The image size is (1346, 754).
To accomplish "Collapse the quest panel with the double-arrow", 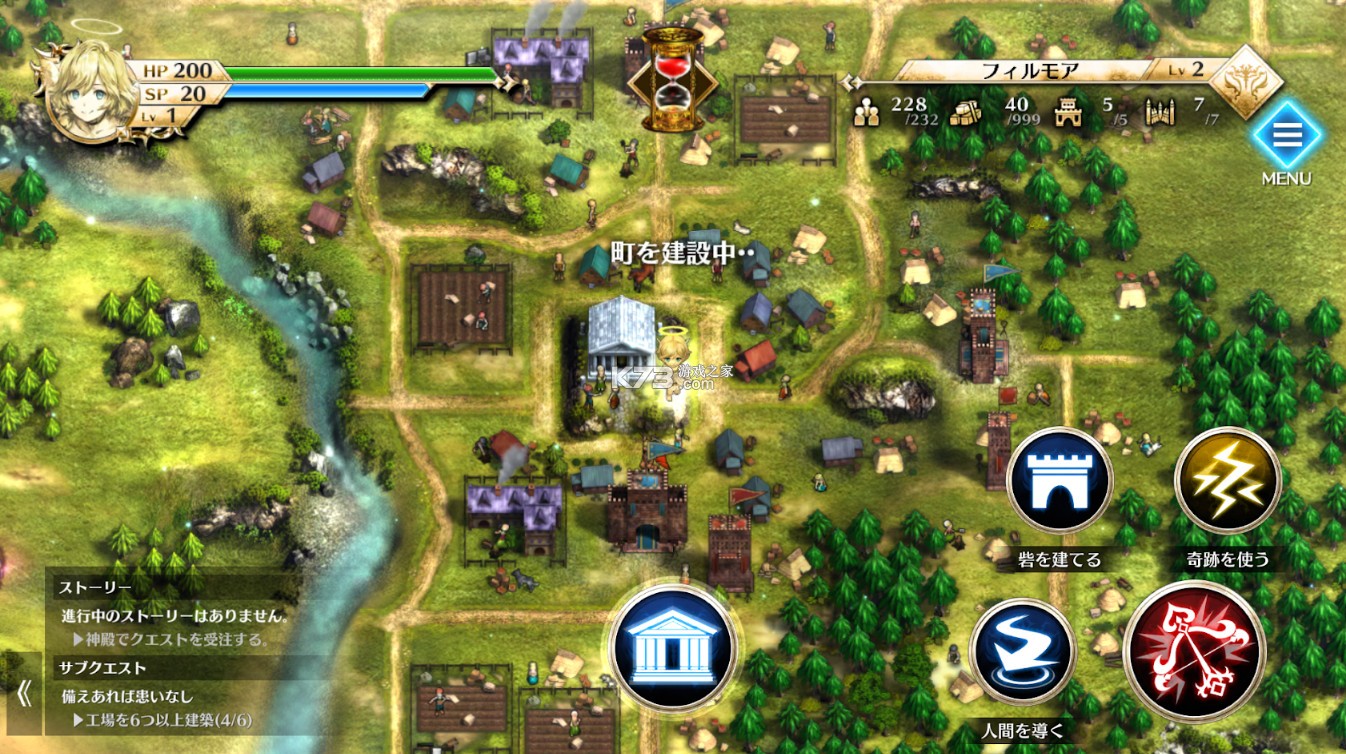I will (23, 694).
